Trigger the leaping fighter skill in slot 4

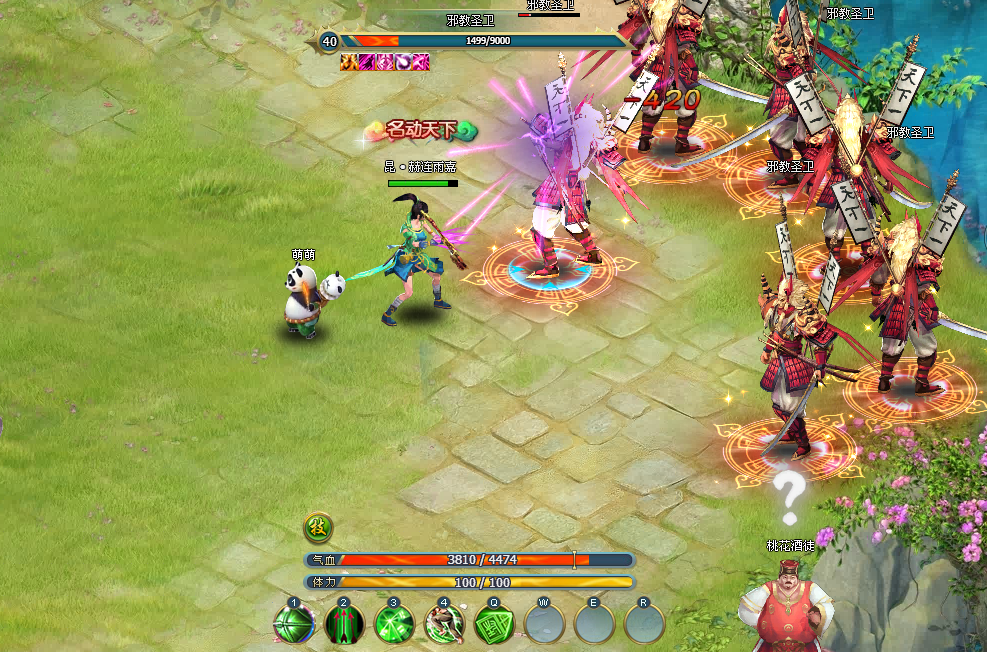(x=444, y=625)
